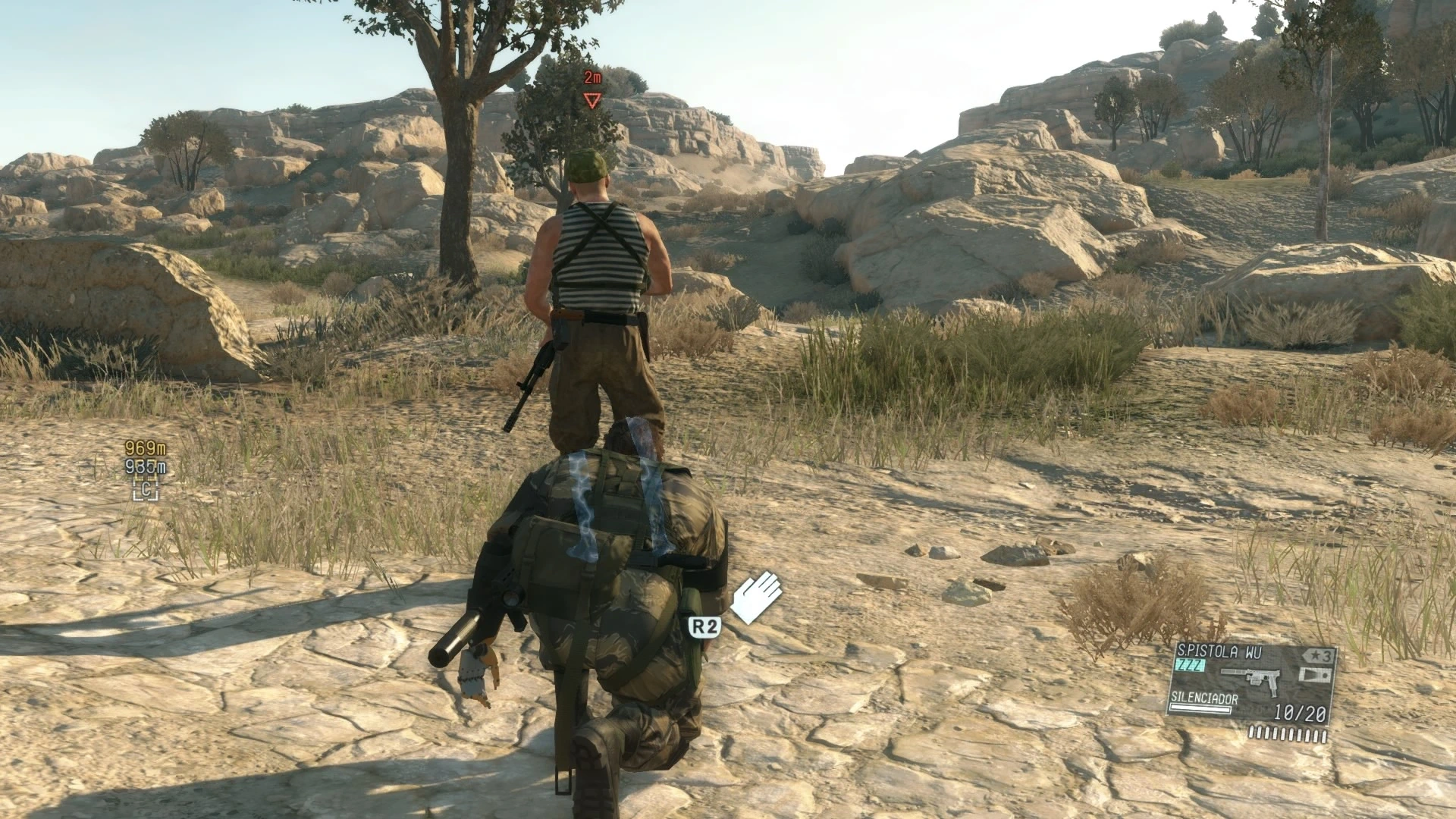Select the bracketed C waypoint marker

[x=146, y=489]
